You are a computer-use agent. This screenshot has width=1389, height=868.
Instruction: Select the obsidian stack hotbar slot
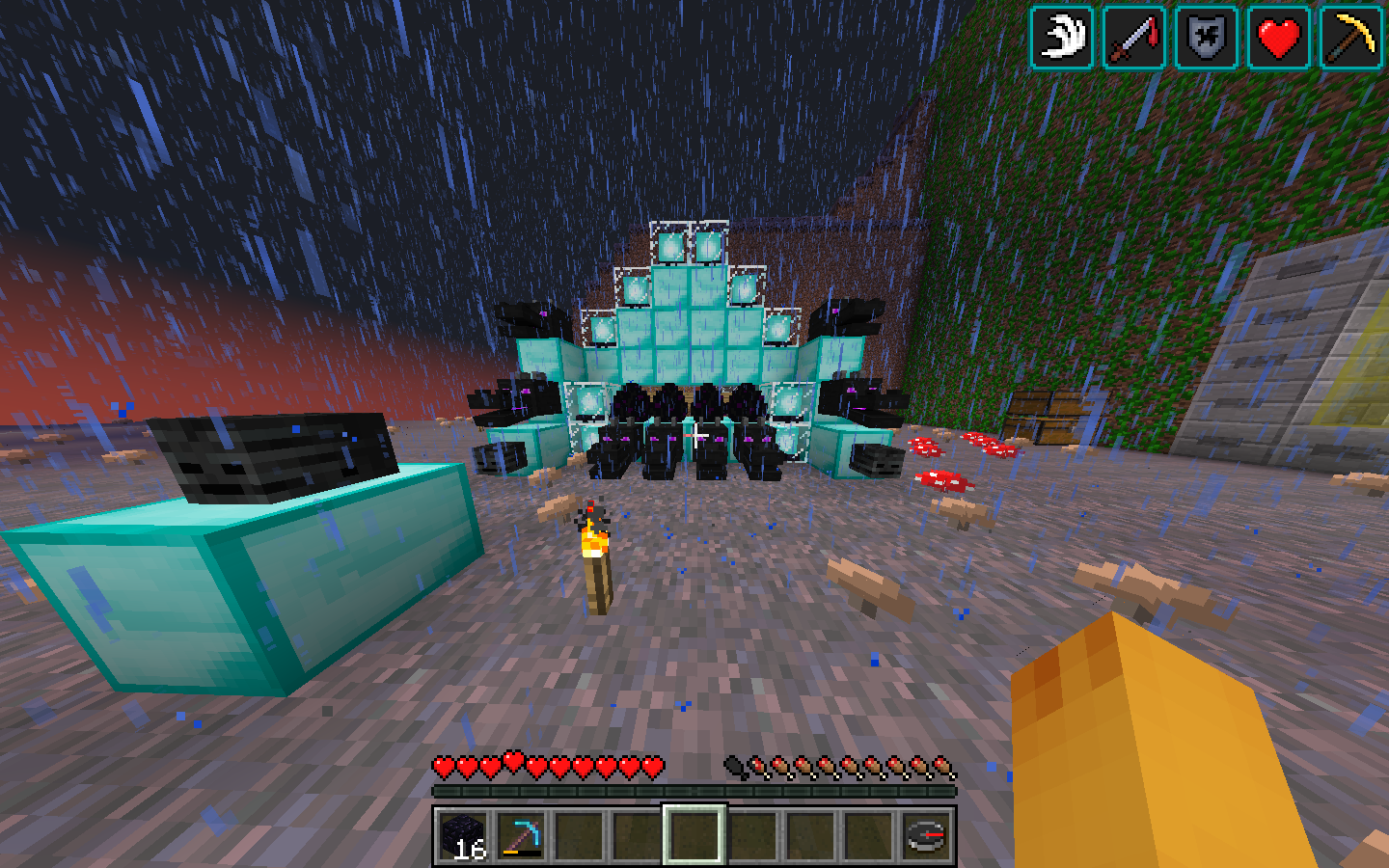(463, 835)
